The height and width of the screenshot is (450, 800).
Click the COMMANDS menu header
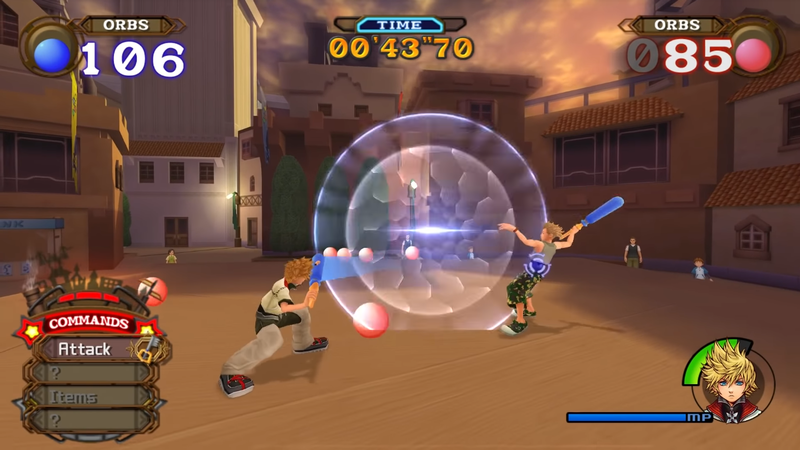(87, 323)
